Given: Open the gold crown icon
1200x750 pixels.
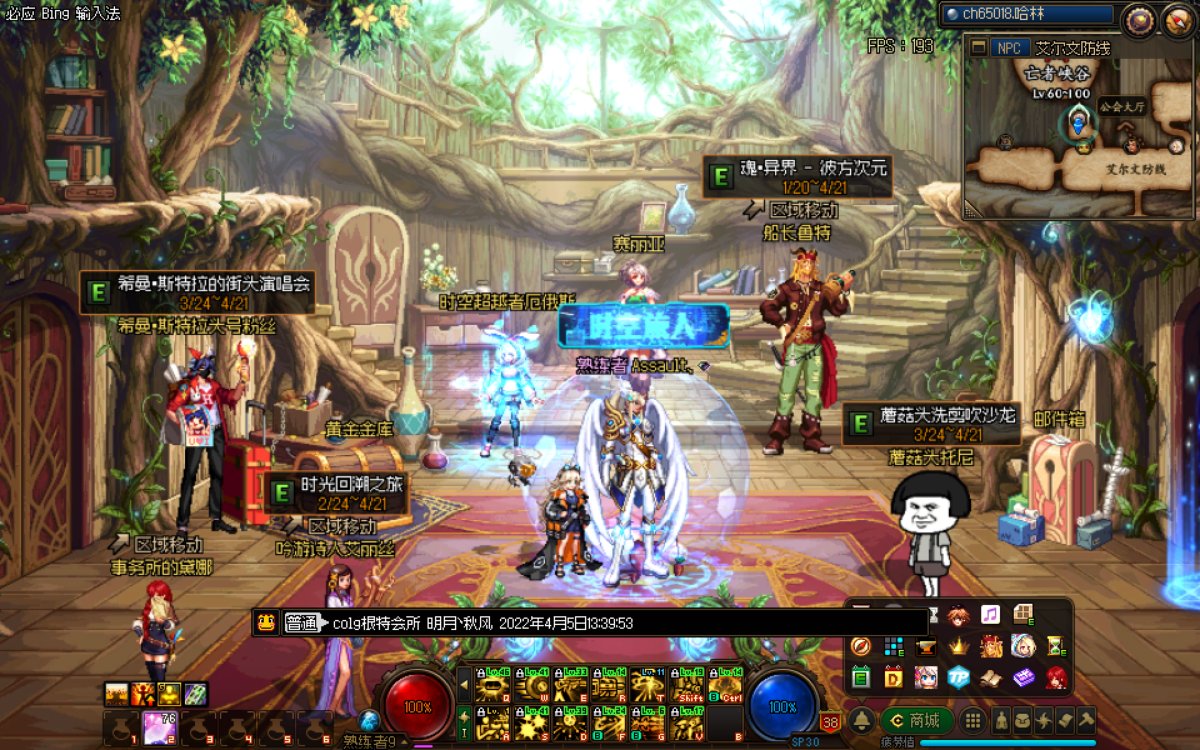Looking at the screenshot, I should (x=959, y=646).
